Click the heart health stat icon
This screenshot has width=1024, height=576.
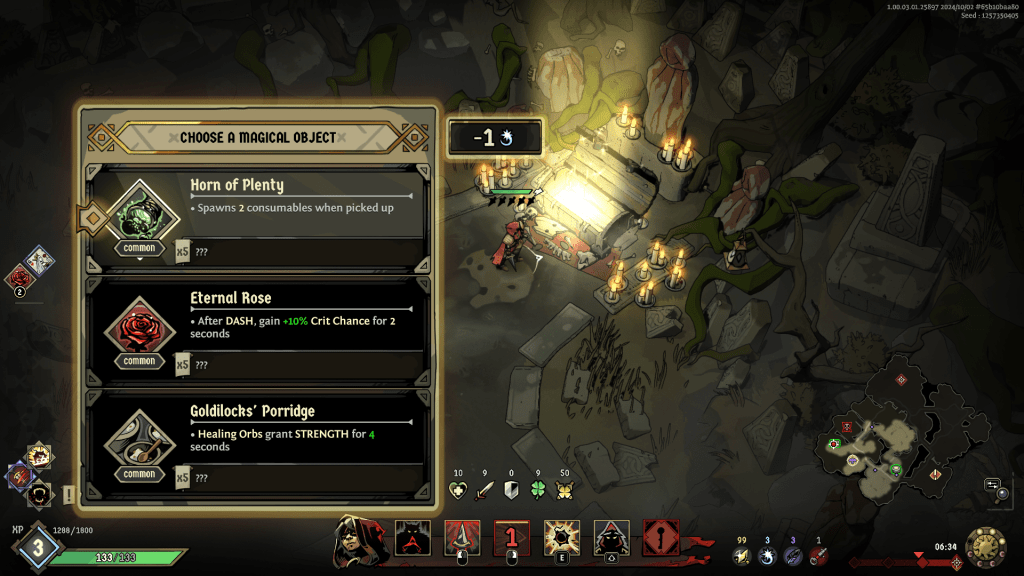(x=458, y=490)
